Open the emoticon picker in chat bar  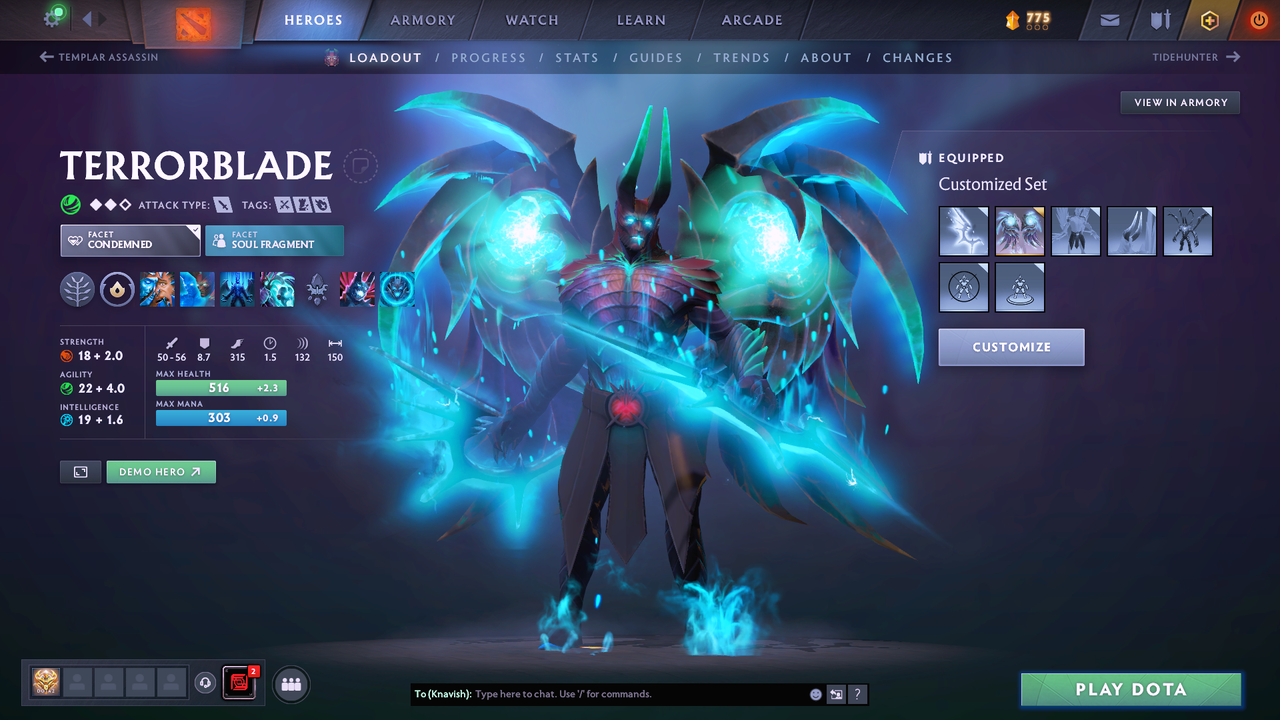pos(815,693)
